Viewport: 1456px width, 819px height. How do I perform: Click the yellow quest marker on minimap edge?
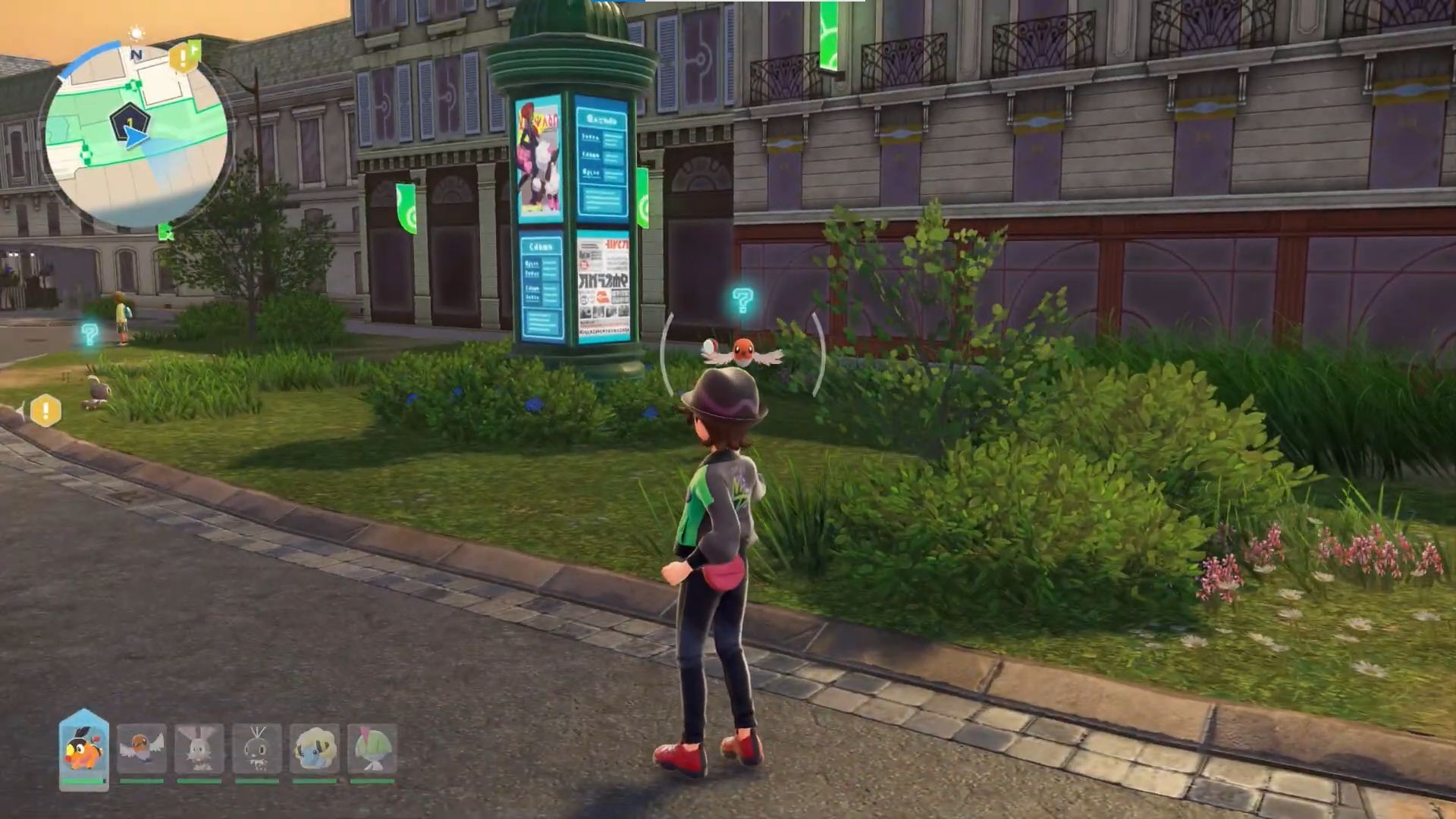(x=183, y=58)
